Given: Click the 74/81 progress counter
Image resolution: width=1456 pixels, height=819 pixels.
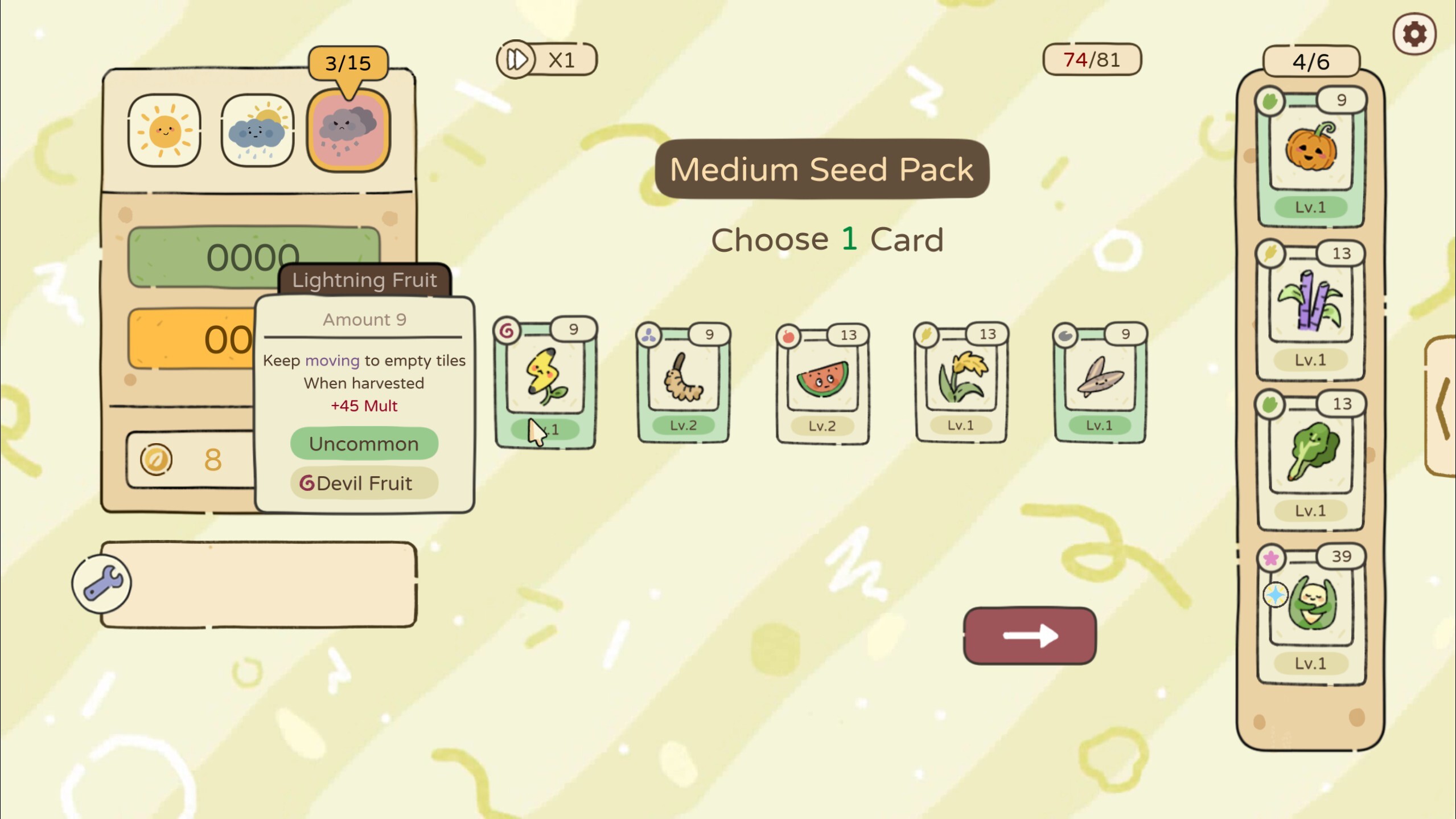Looking at the screenshot, I should (x=1091, y=59).
